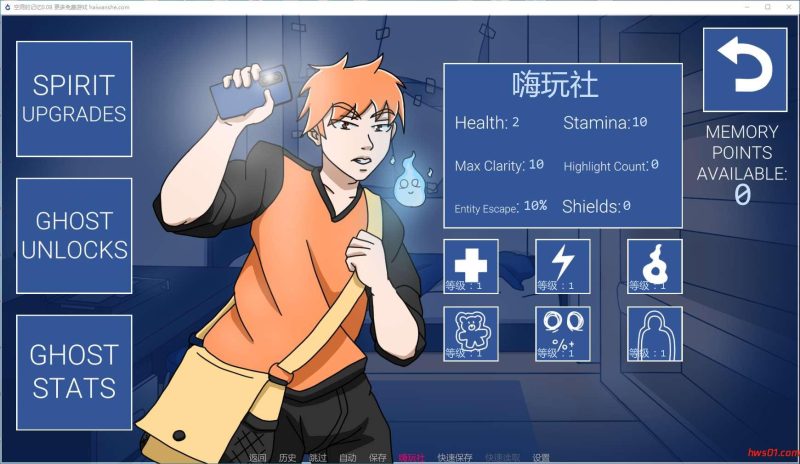Toggle 跳过 skip mode
800x464 pixels.
point(317,458)
